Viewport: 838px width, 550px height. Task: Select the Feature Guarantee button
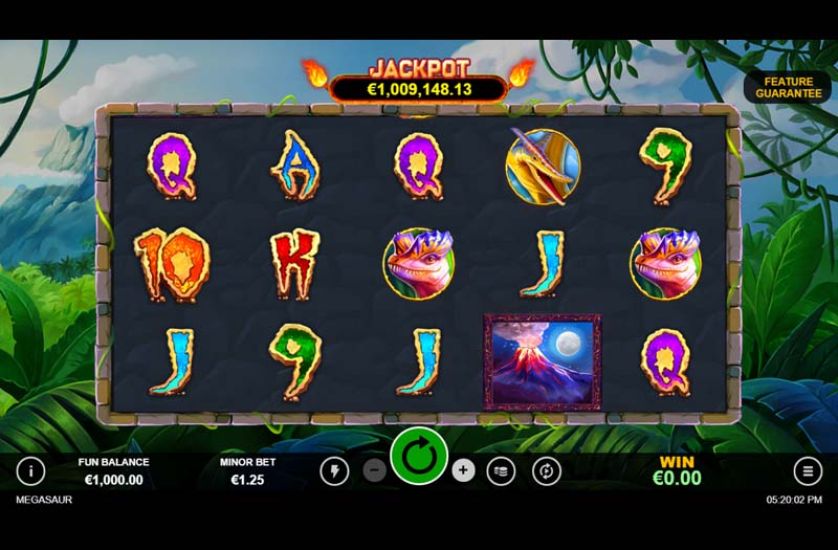tap(788, 87)
